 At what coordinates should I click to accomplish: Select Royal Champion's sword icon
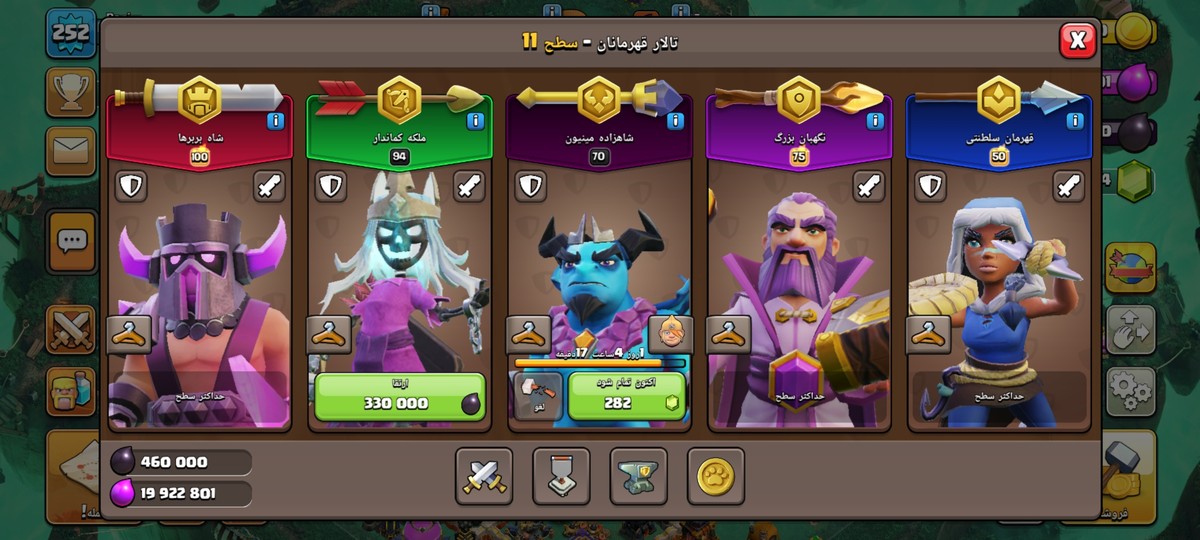click(1069, 186)
